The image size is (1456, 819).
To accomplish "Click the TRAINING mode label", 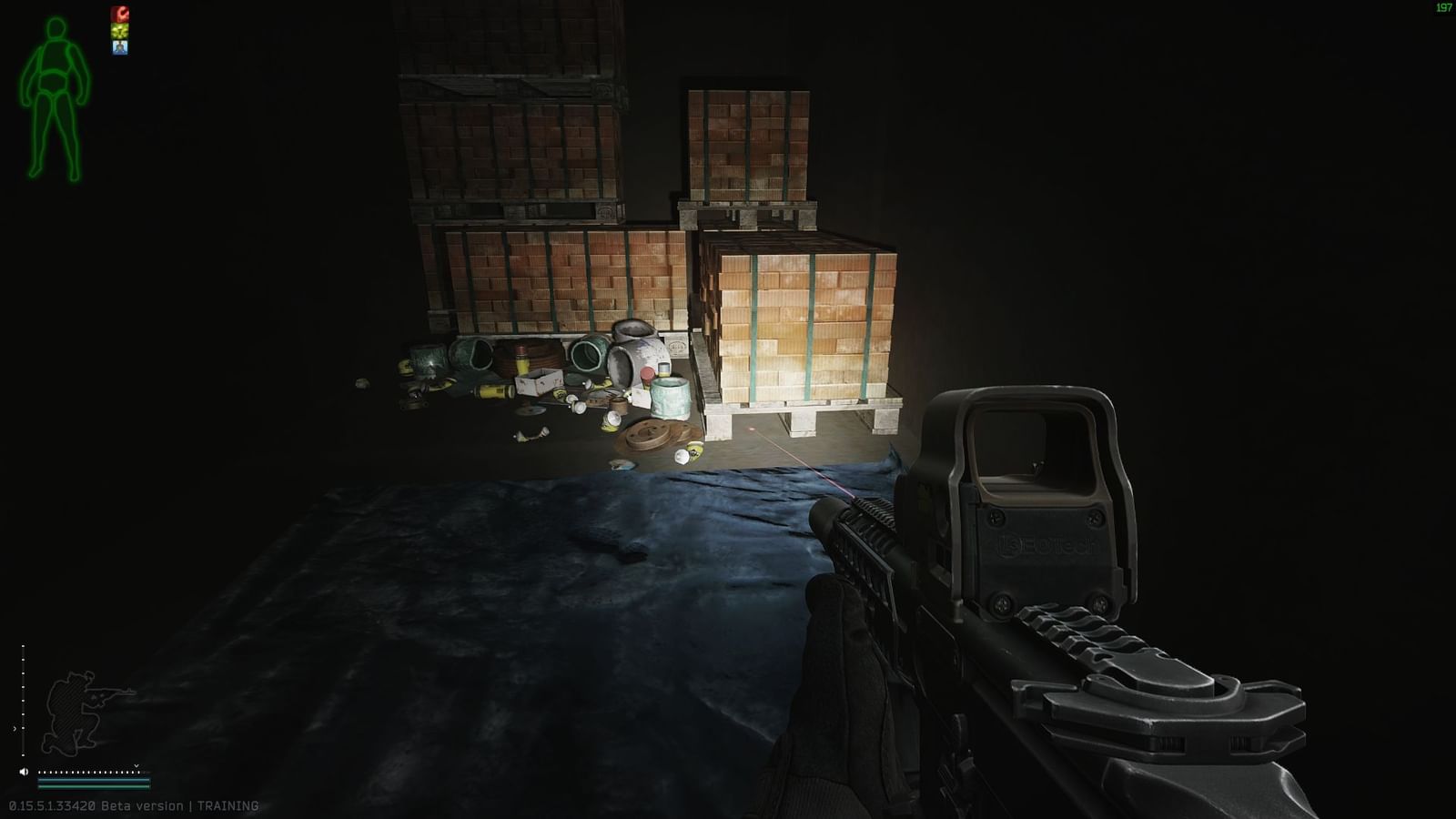I will coord(227,805).
